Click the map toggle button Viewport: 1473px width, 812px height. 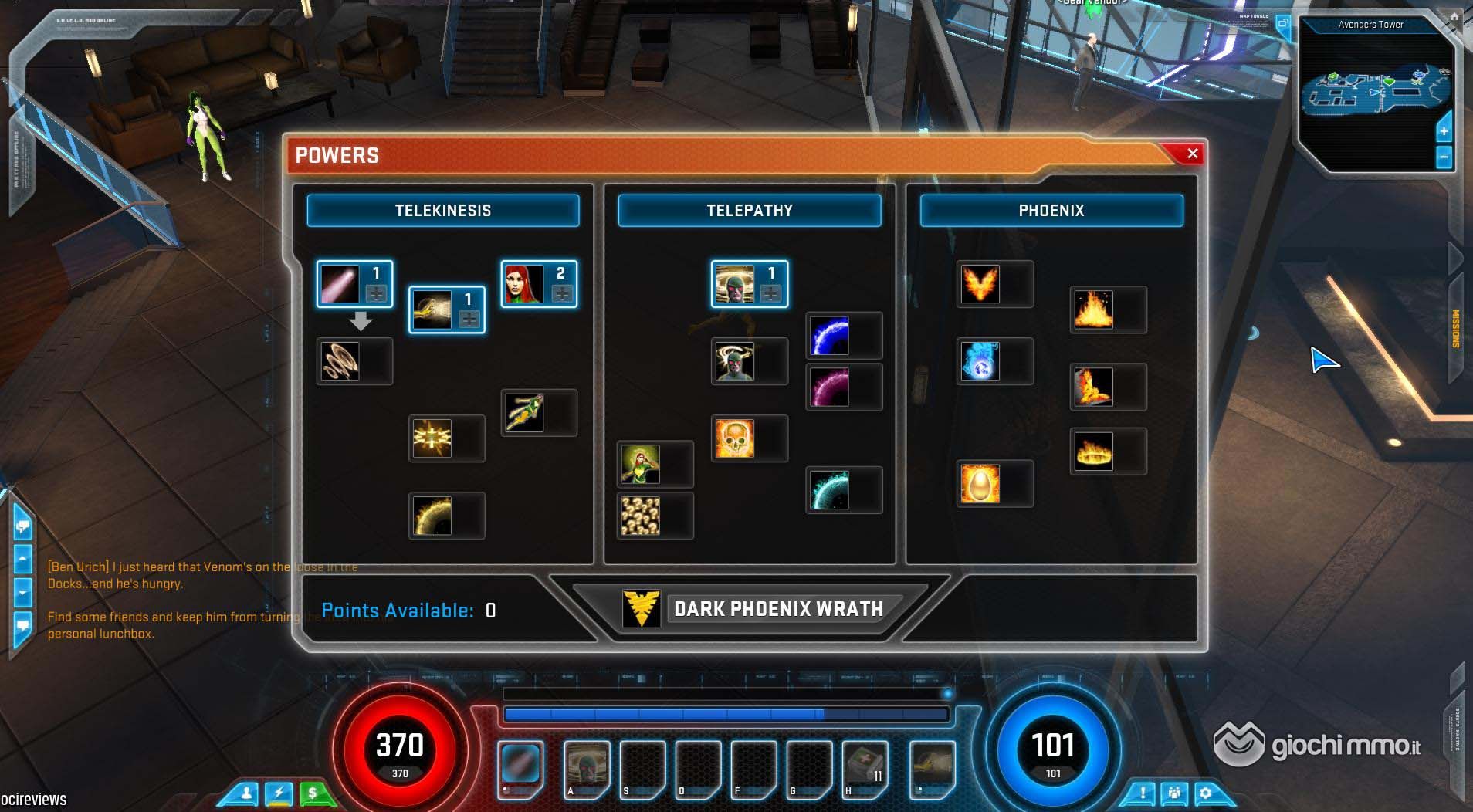(x=1283, y=23)
